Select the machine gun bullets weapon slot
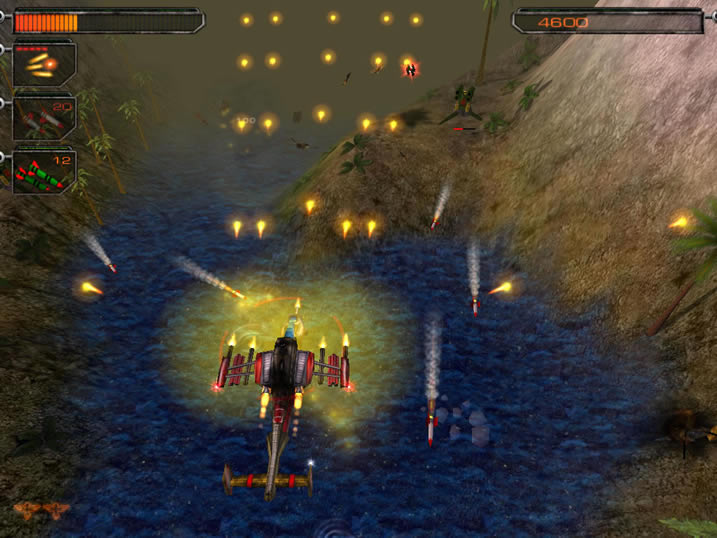The width and height of the screenshot is (717, 538). [x=43, y=65]
